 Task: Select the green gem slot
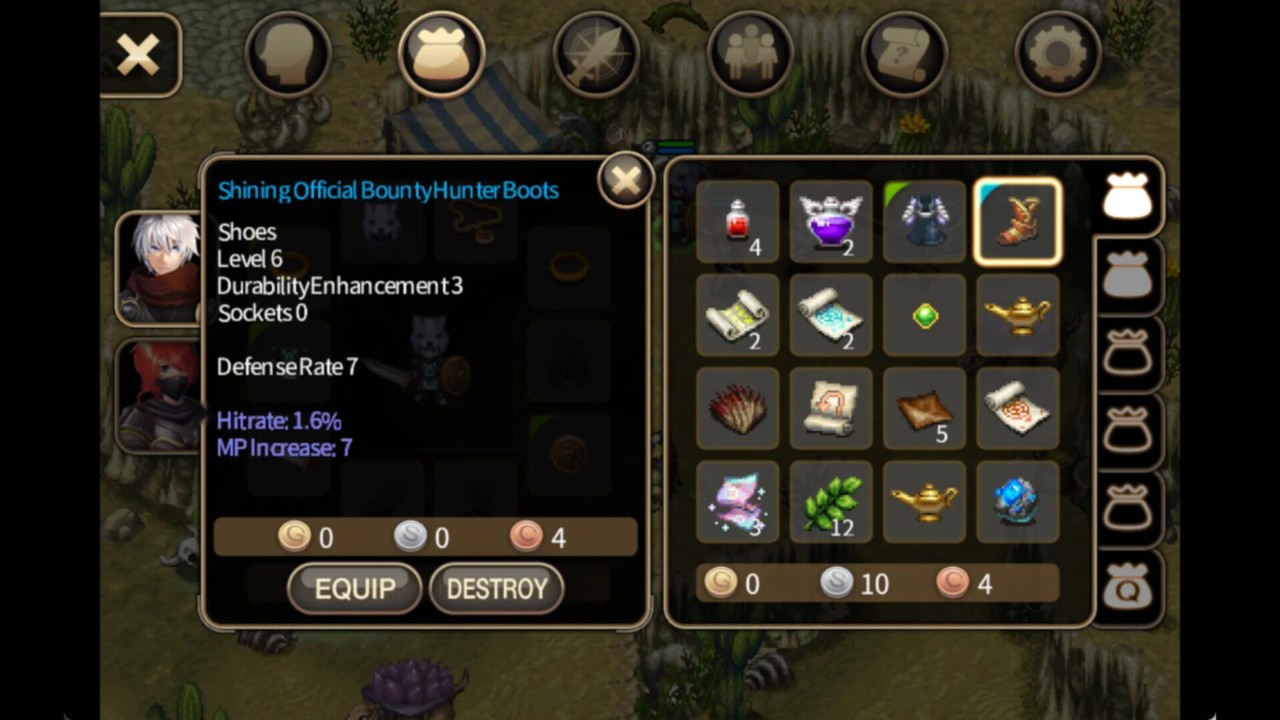click(925, 316)
